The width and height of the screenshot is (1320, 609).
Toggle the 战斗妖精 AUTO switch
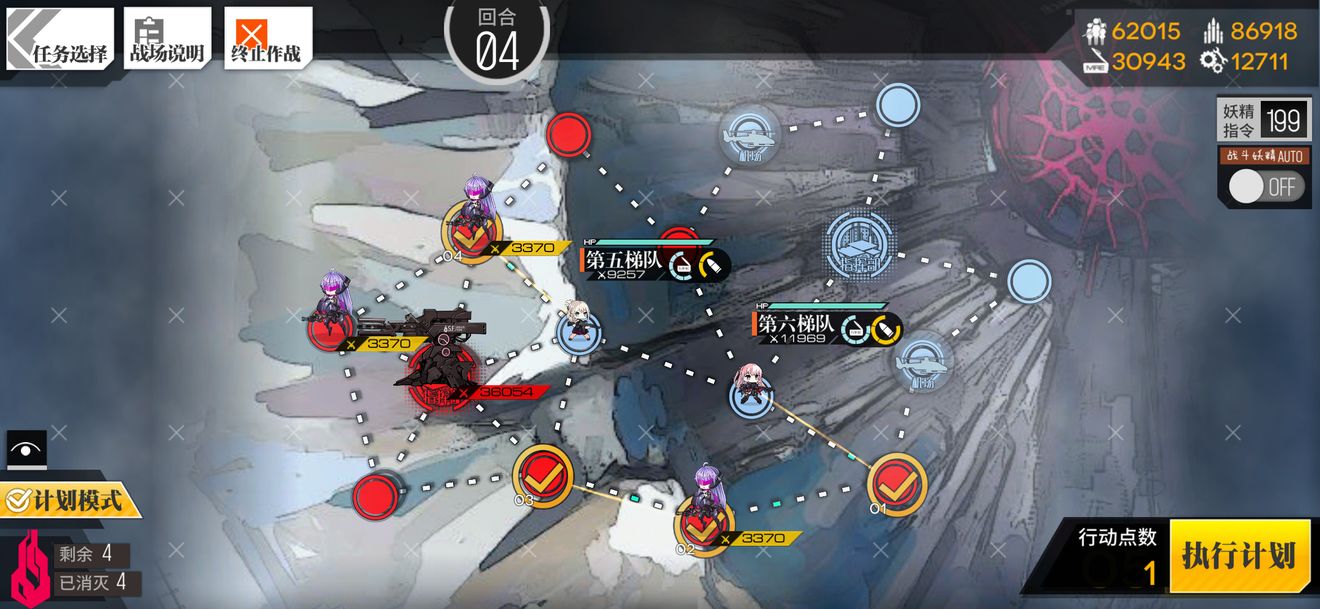tap(1265, 187)
